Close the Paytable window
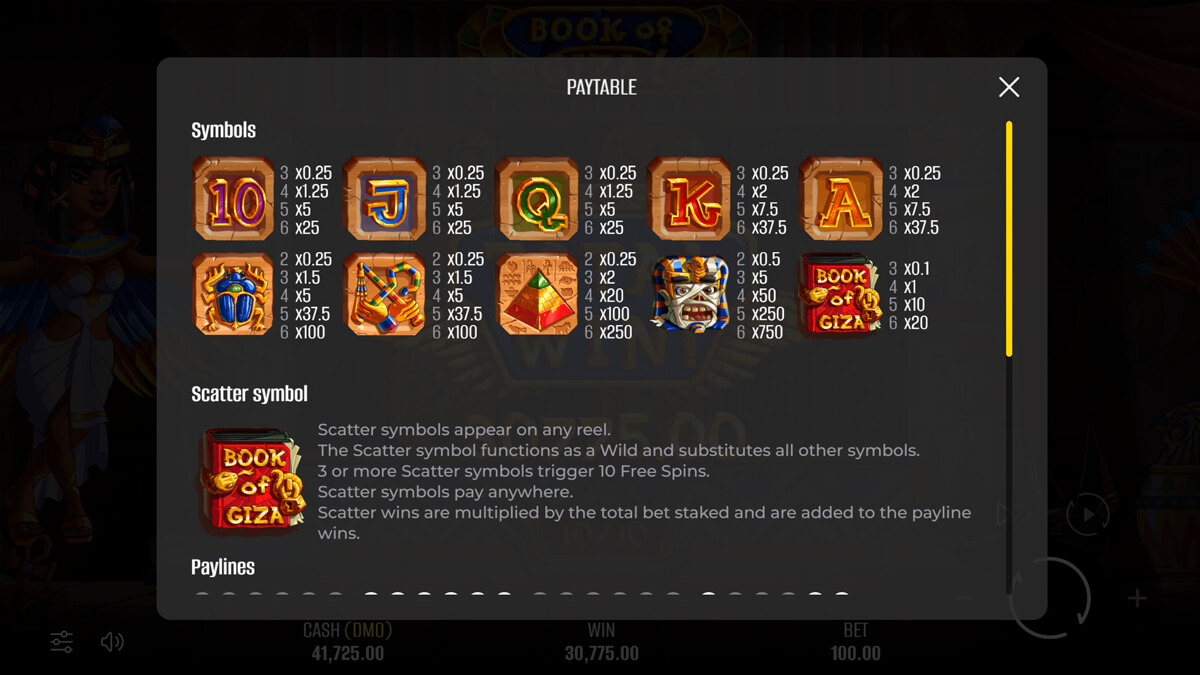This screenshot has width=1200, height=675. tap(1009, 87)
